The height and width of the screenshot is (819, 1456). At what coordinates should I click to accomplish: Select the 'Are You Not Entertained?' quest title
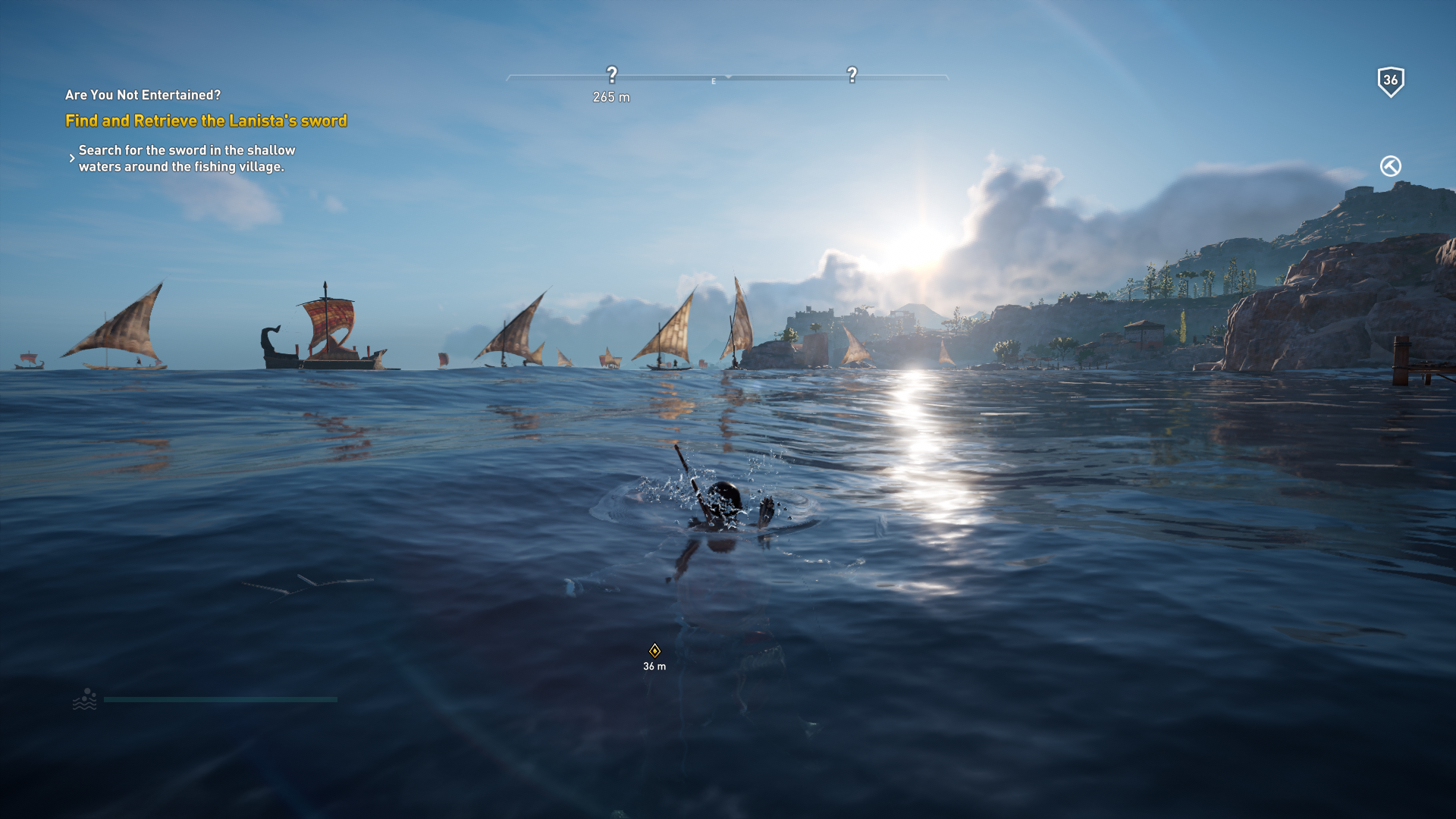[x=143, y=95]
